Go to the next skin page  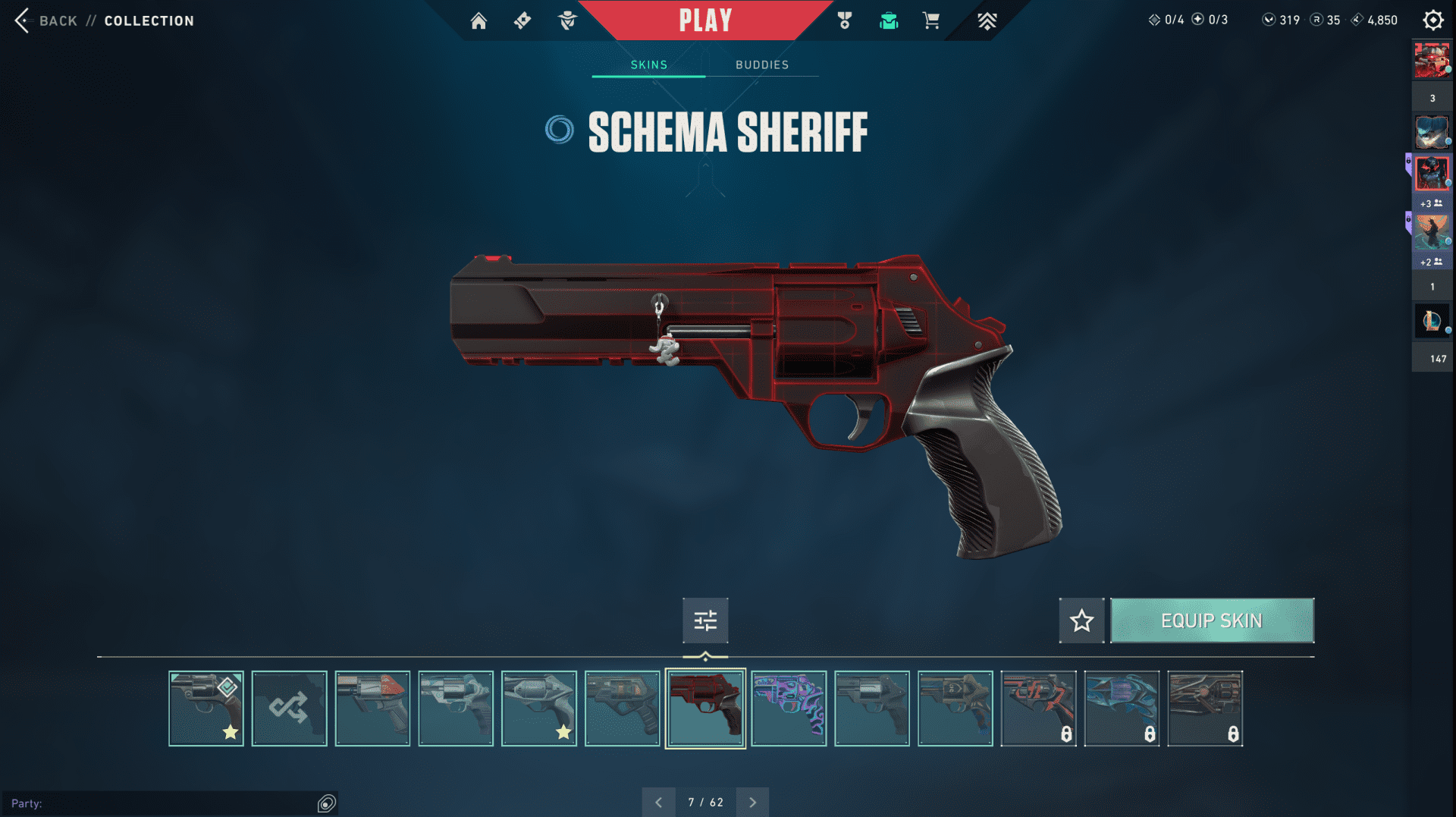coord(752,802)
